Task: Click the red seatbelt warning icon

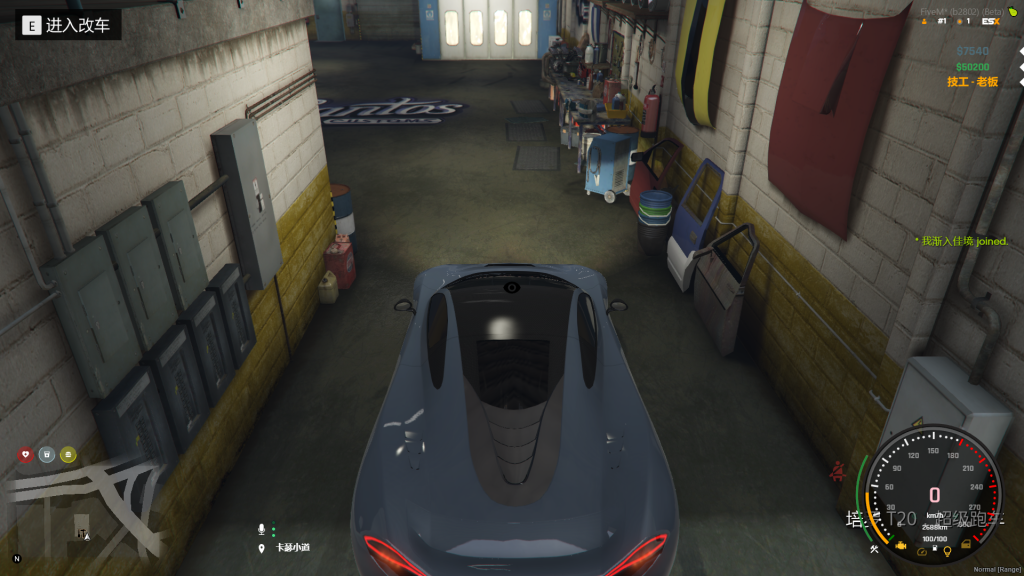Action: click(x=836, y=470)
